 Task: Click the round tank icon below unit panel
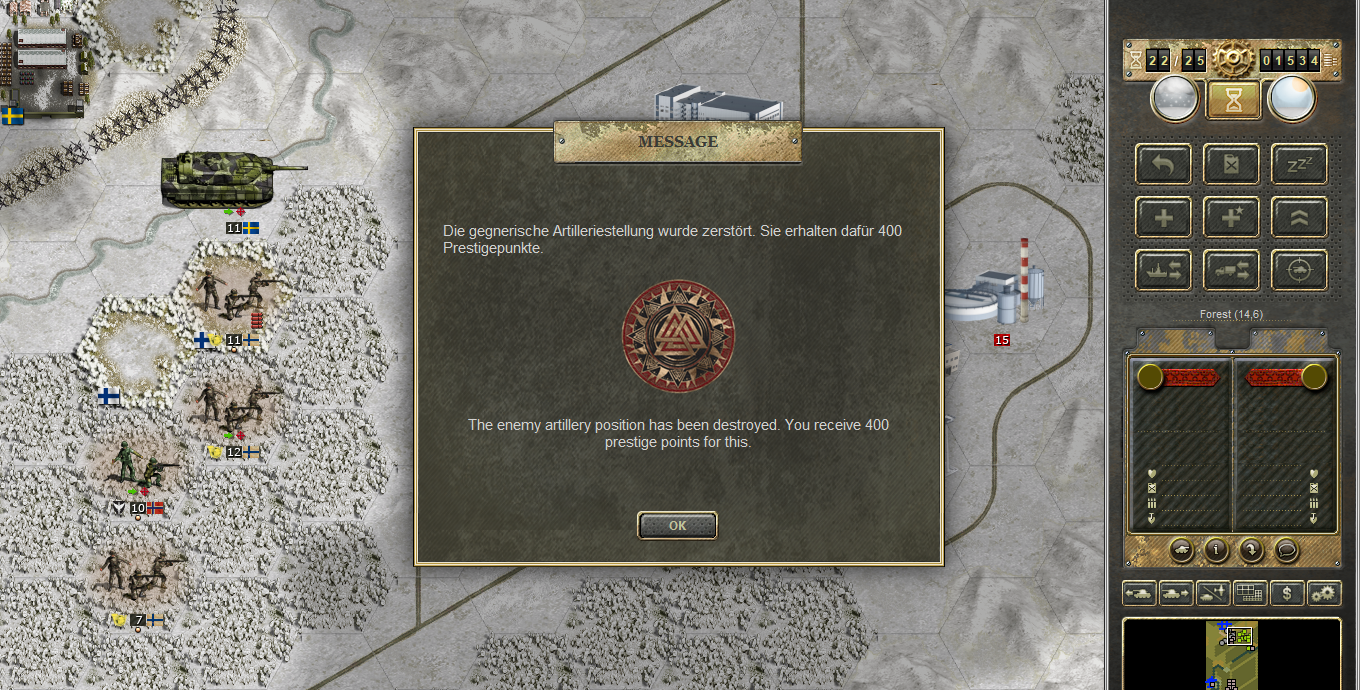(1181, 549)
